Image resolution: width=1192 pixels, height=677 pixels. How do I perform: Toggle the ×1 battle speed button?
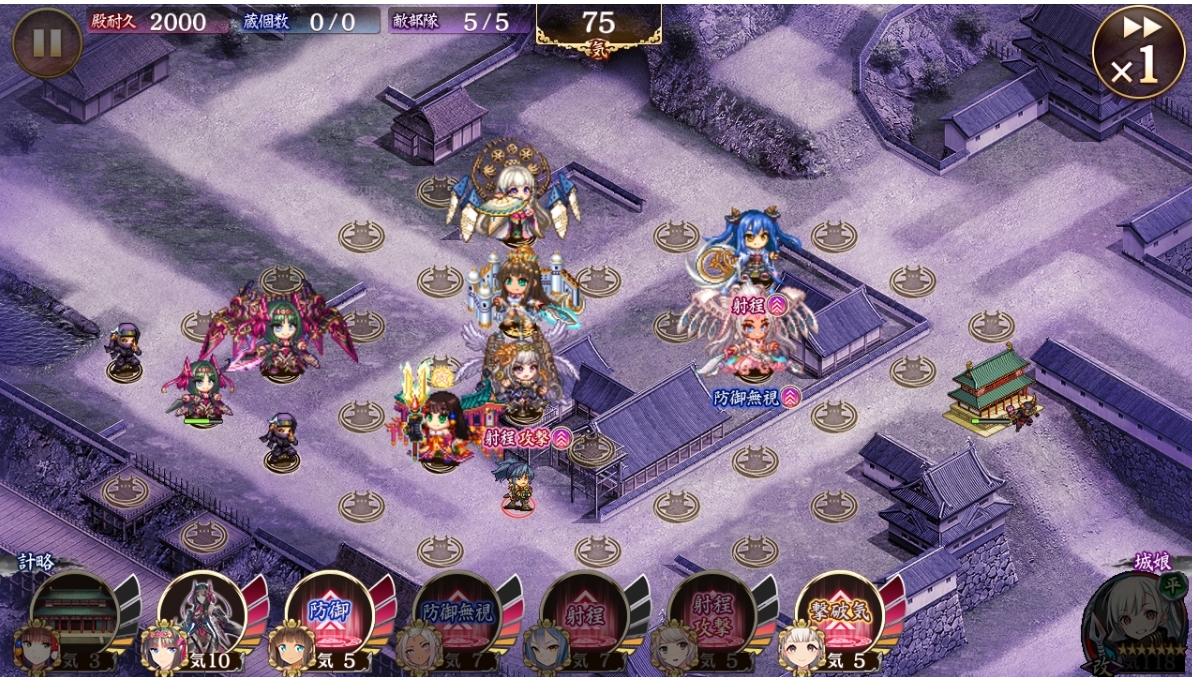pos(1138,52)
